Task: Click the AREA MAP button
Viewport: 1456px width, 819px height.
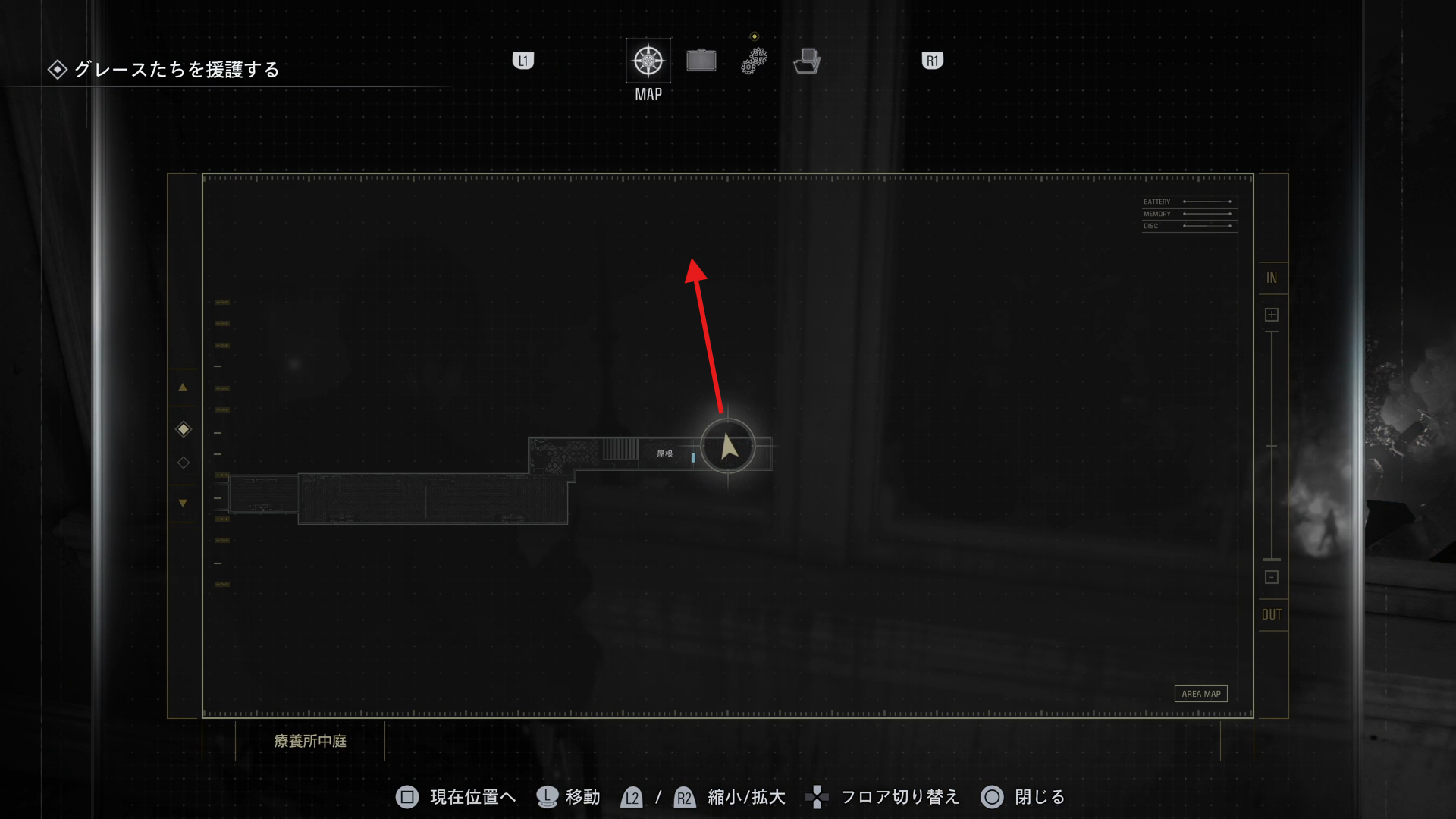Action: point(1200,694)
